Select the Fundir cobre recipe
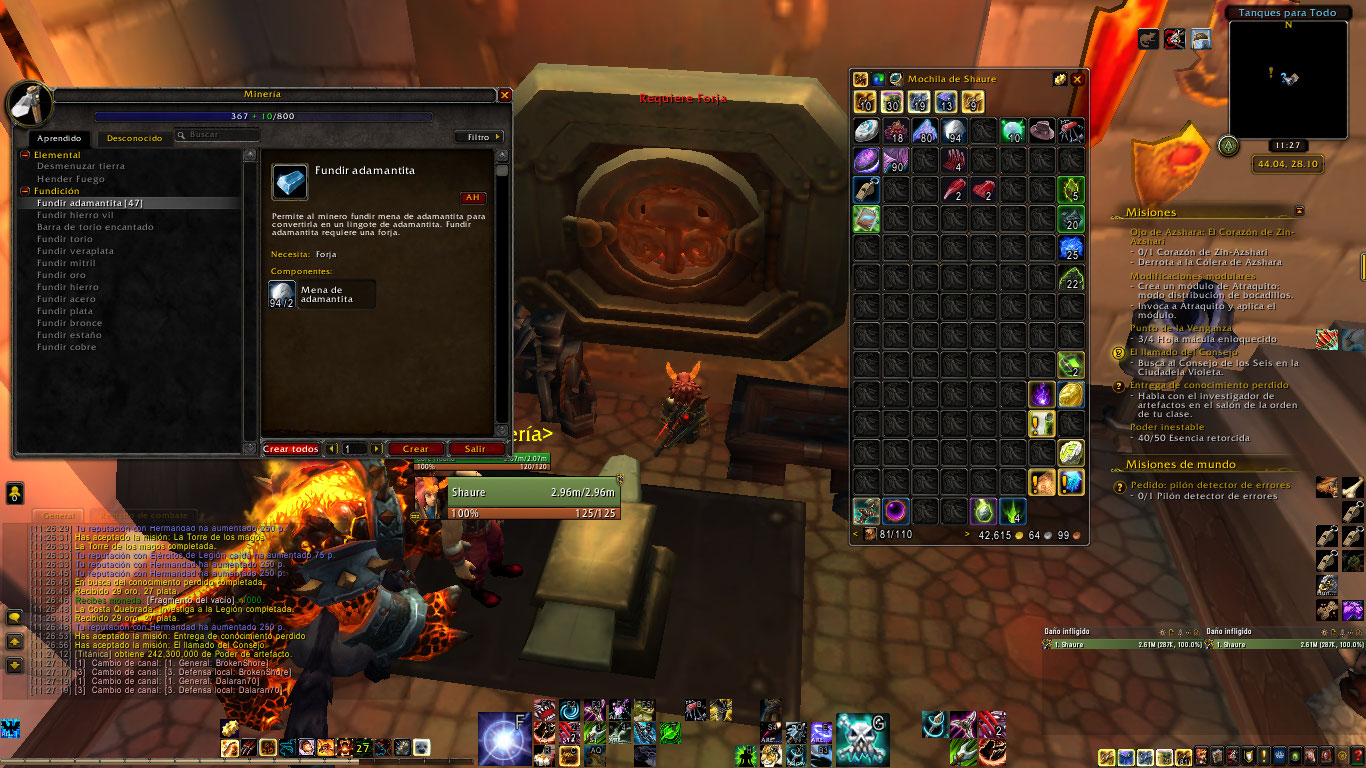The width and height of the screenshot is (1366, 768). (x=66, y=347)
